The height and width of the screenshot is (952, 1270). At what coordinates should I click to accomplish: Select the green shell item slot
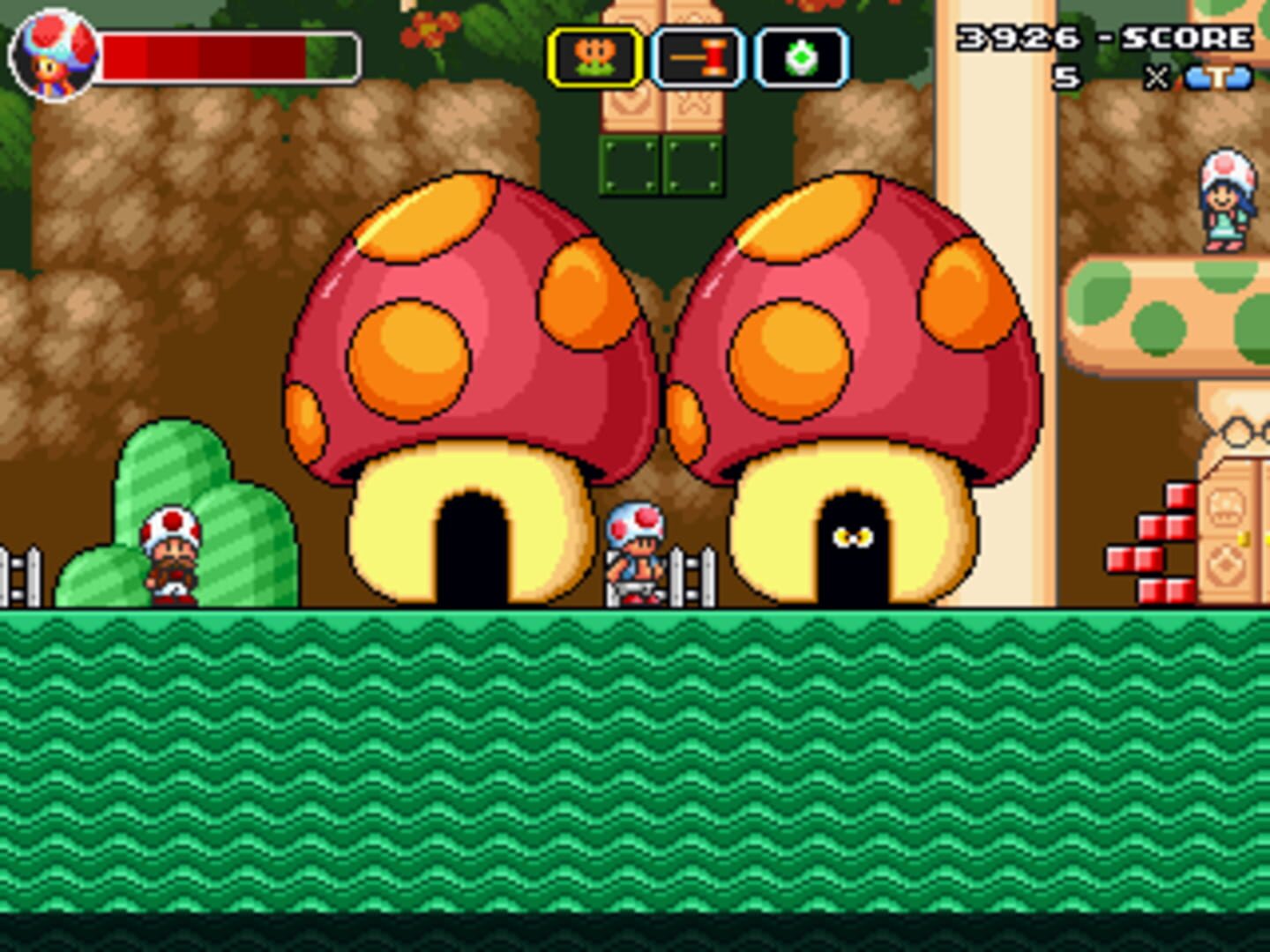tap(803, 56)
